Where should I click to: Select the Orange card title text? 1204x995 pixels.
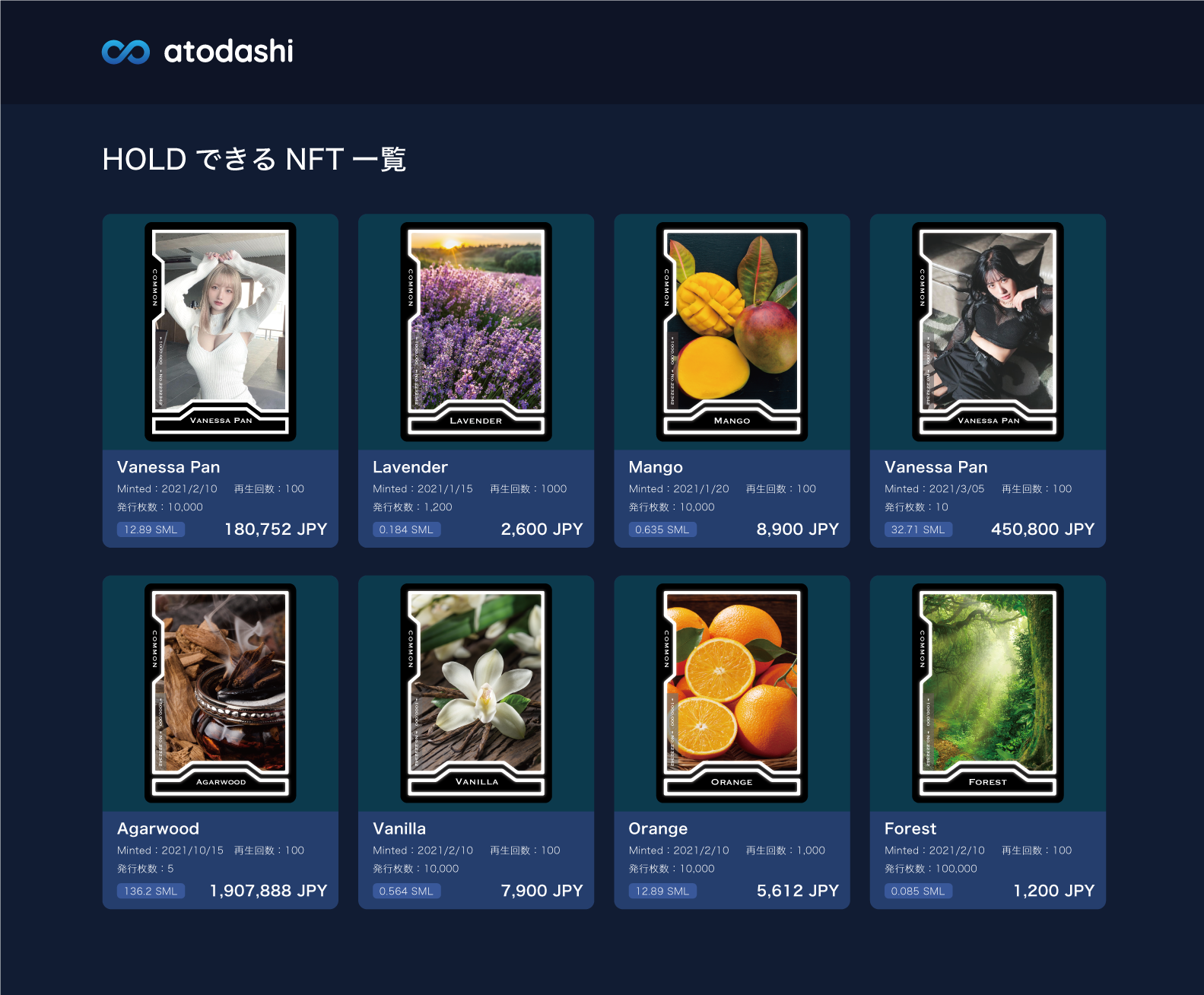[657, 828]
